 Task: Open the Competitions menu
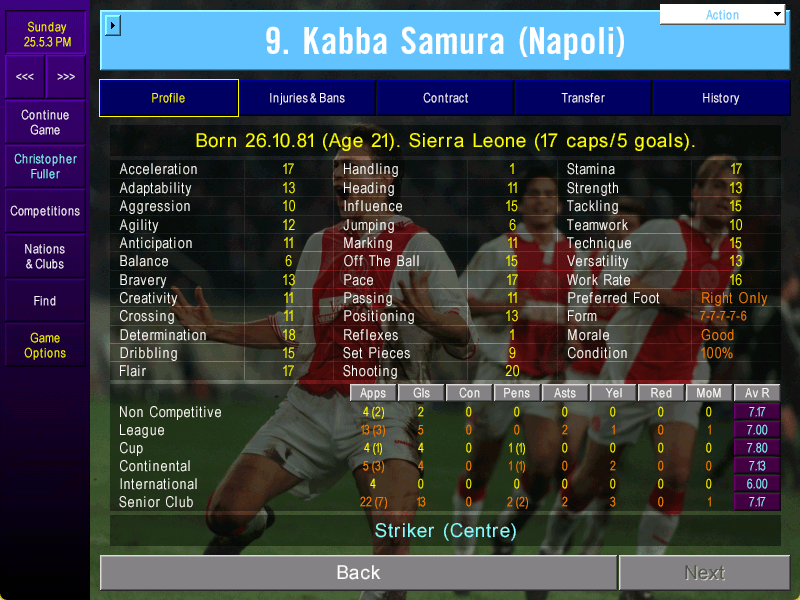[45, 211]
